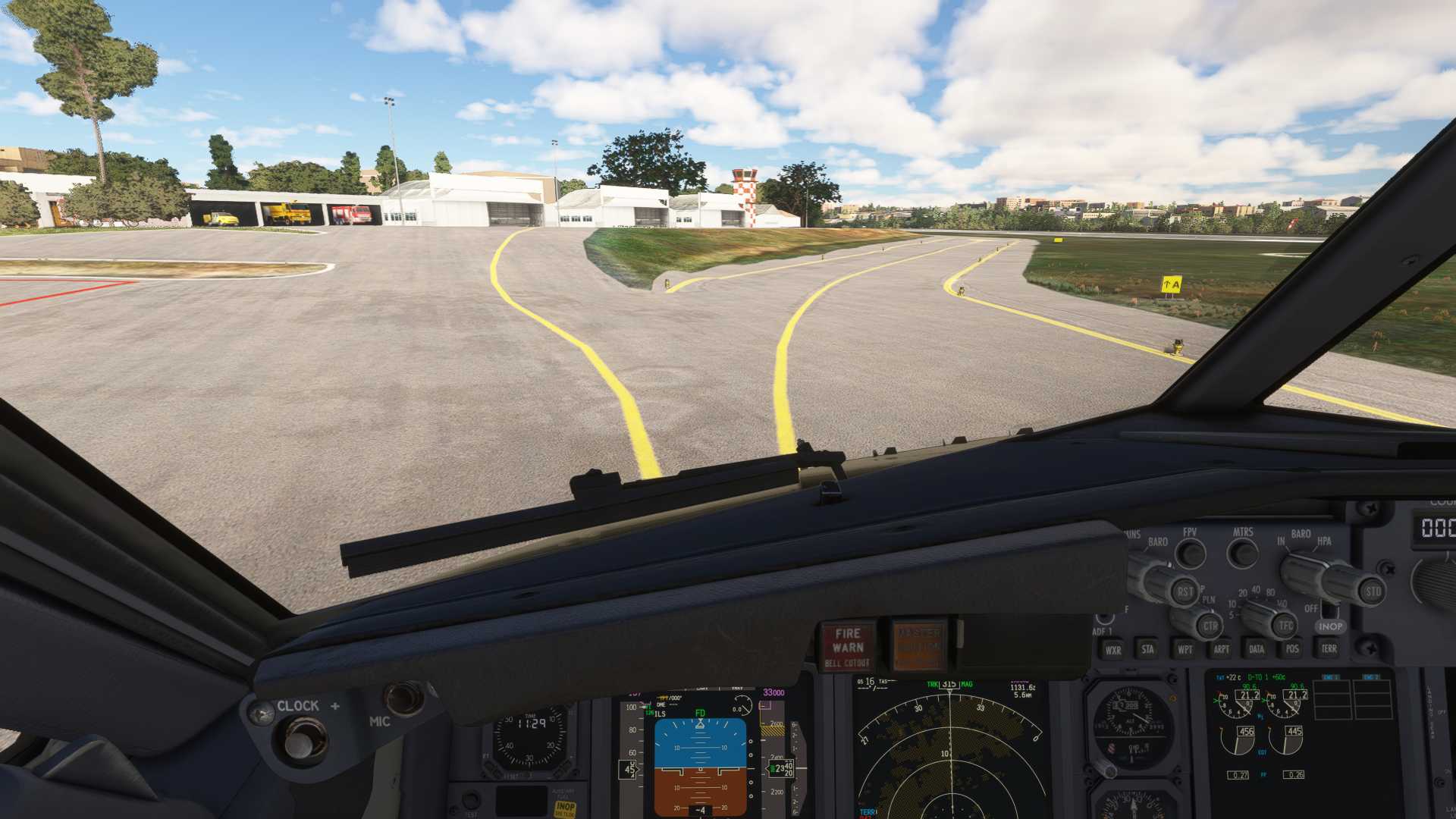Acknowledge the amber Master Caution light
The image size is (1456, 819).
point(918,645)
